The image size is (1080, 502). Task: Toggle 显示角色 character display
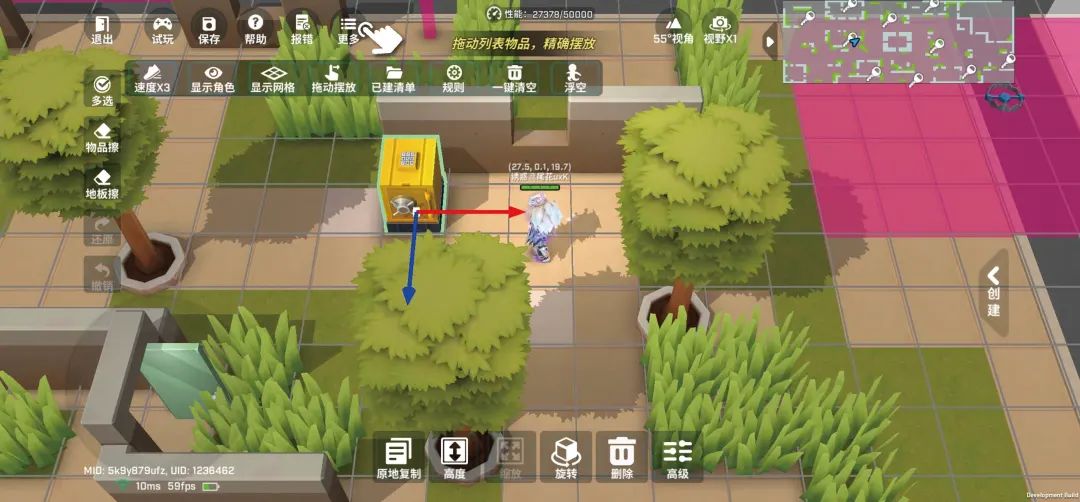(x=212, y=78)
